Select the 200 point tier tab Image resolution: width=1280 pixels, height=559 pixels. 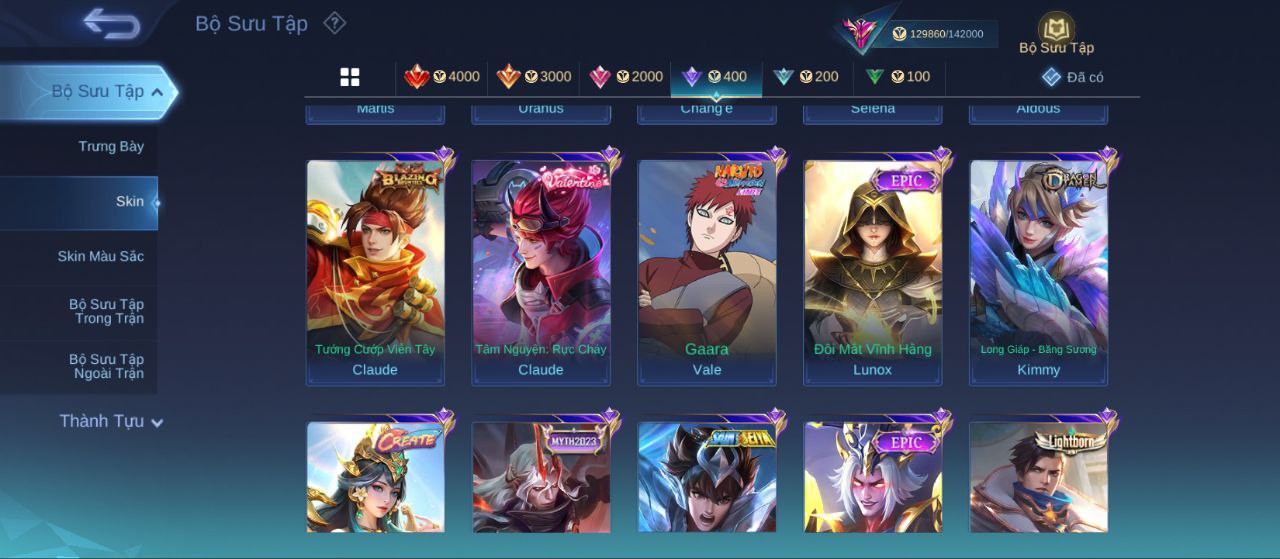806,77
